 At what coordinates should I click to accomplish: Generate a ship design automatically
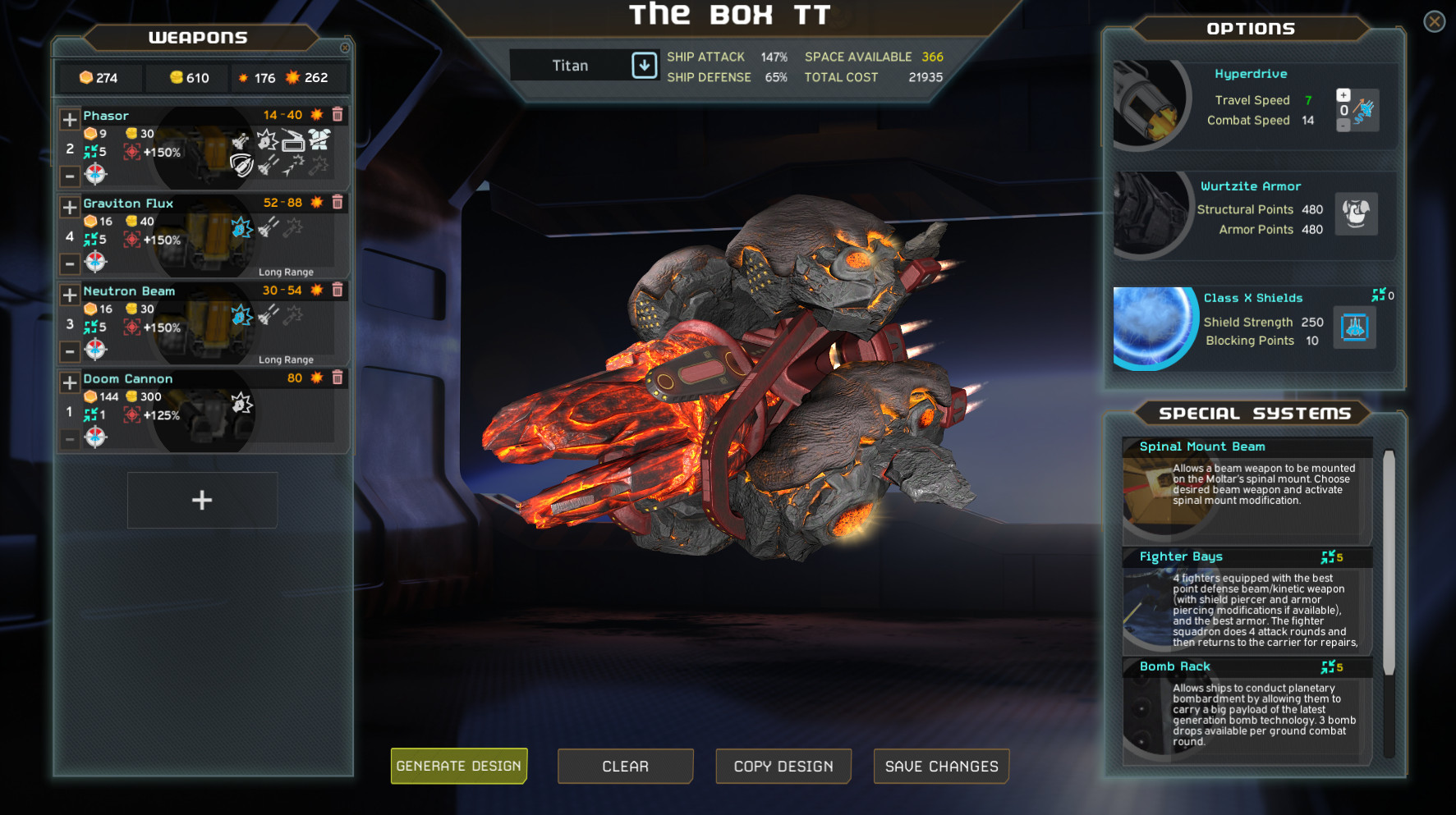(x=458, y=766)
